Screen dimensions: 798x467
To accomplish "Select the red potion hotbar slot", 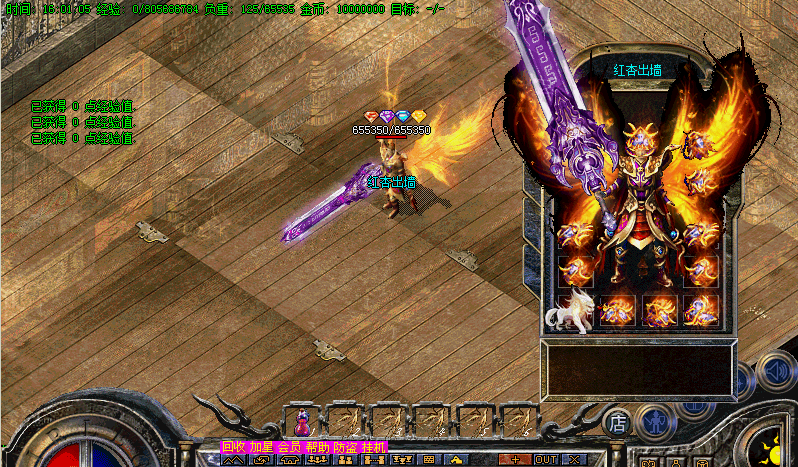I will click(300, 420).
